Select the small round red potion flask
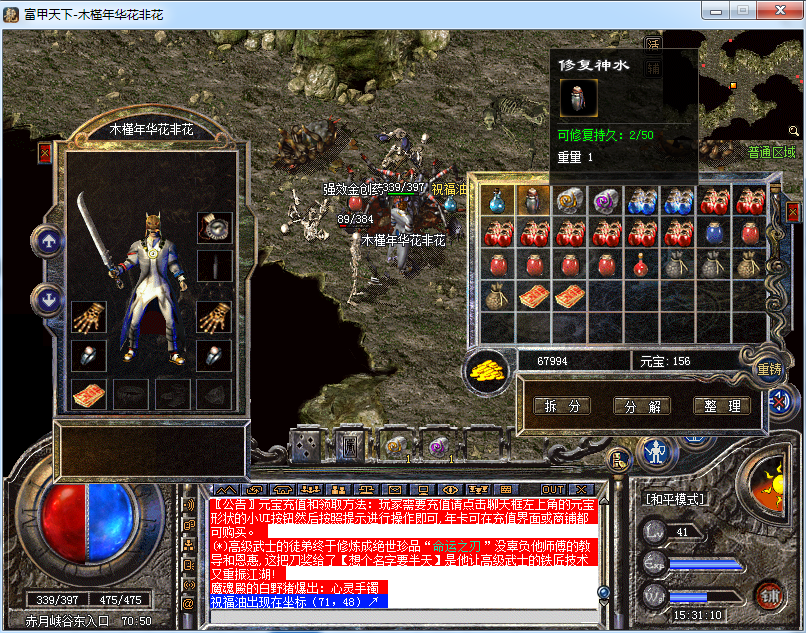 click(642, 265)
